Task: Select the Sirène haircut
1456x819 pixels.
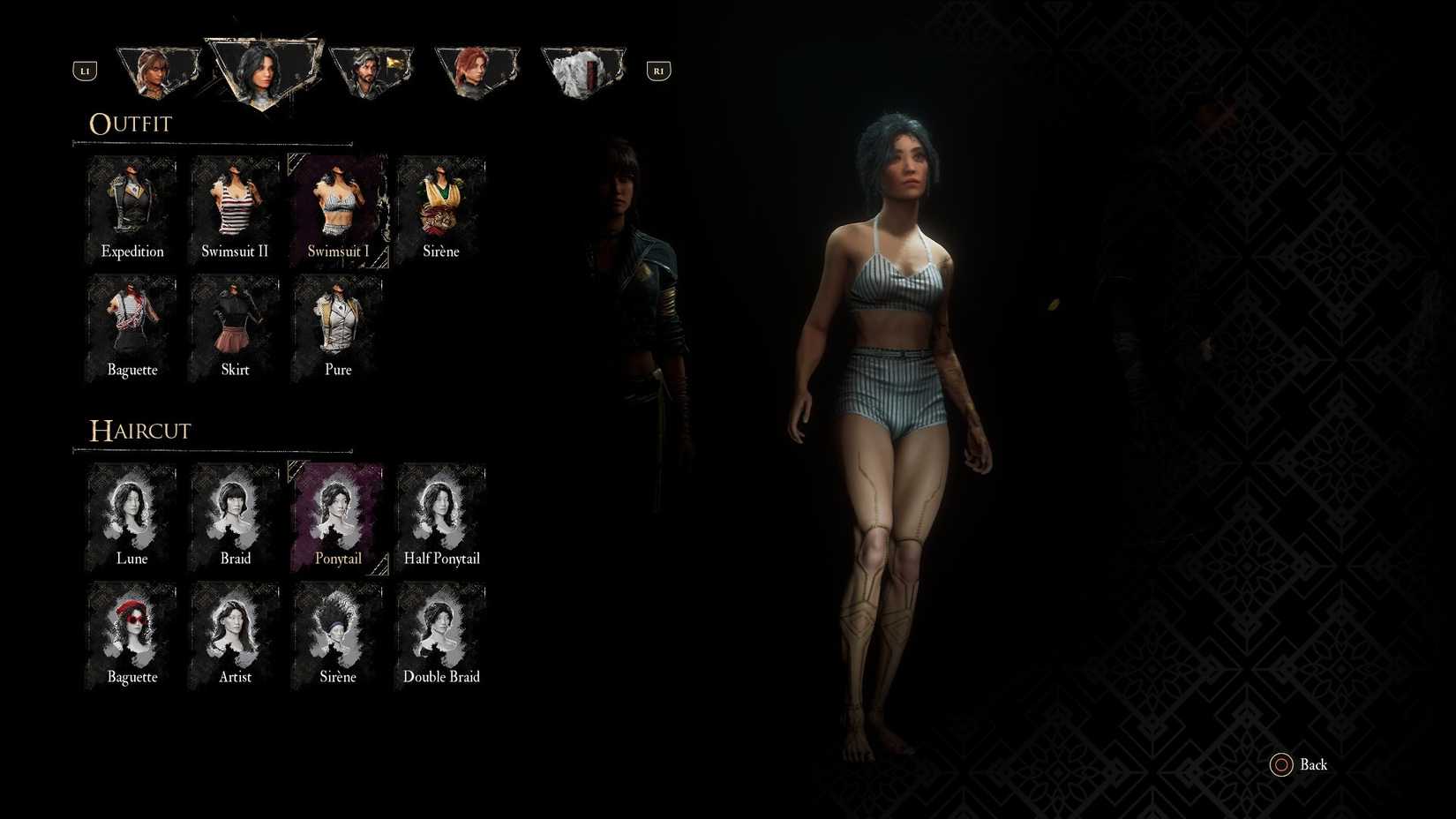Action: click(x=338, y=633)
